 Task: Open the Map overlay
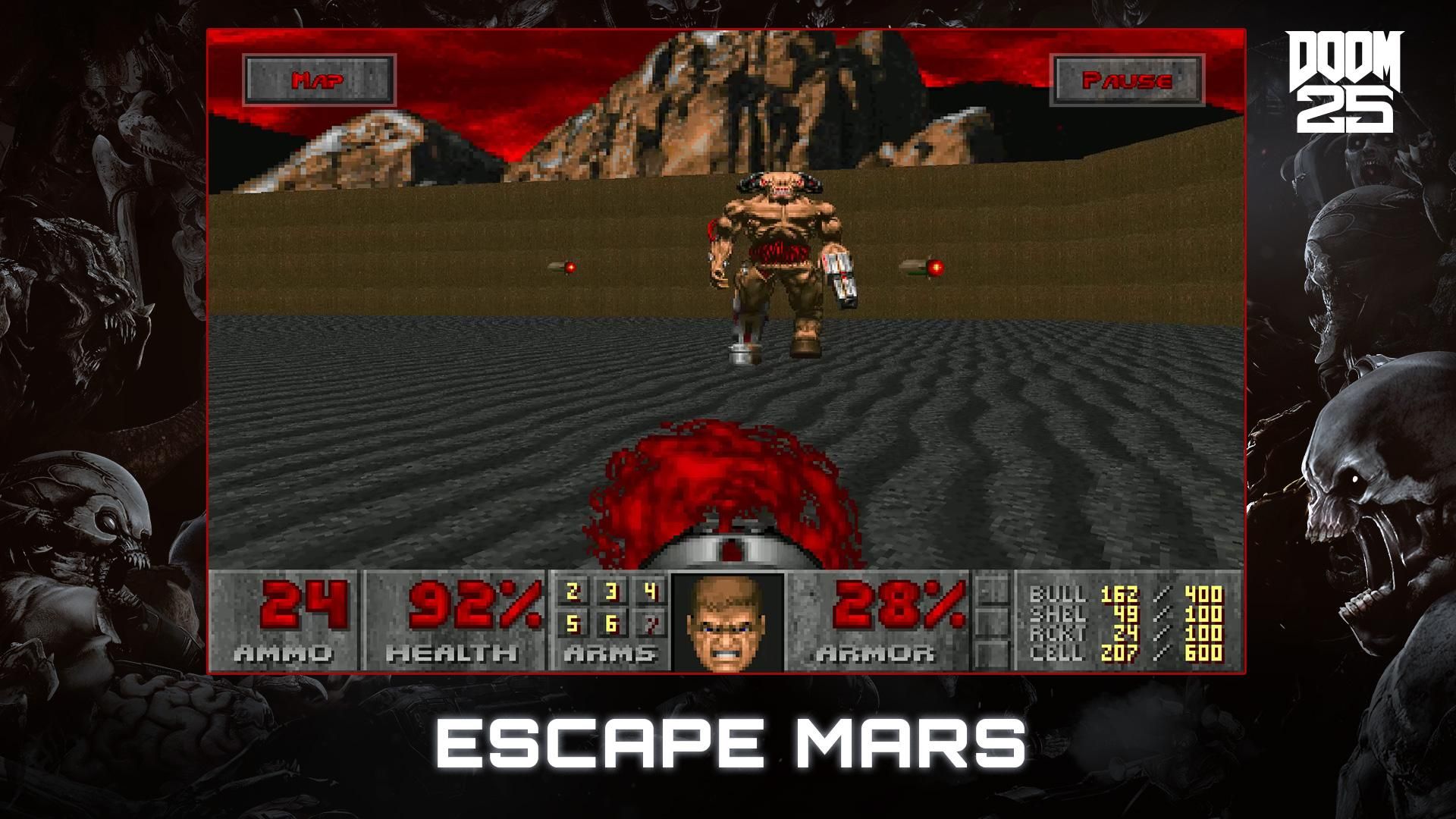(x=320, y=78)
